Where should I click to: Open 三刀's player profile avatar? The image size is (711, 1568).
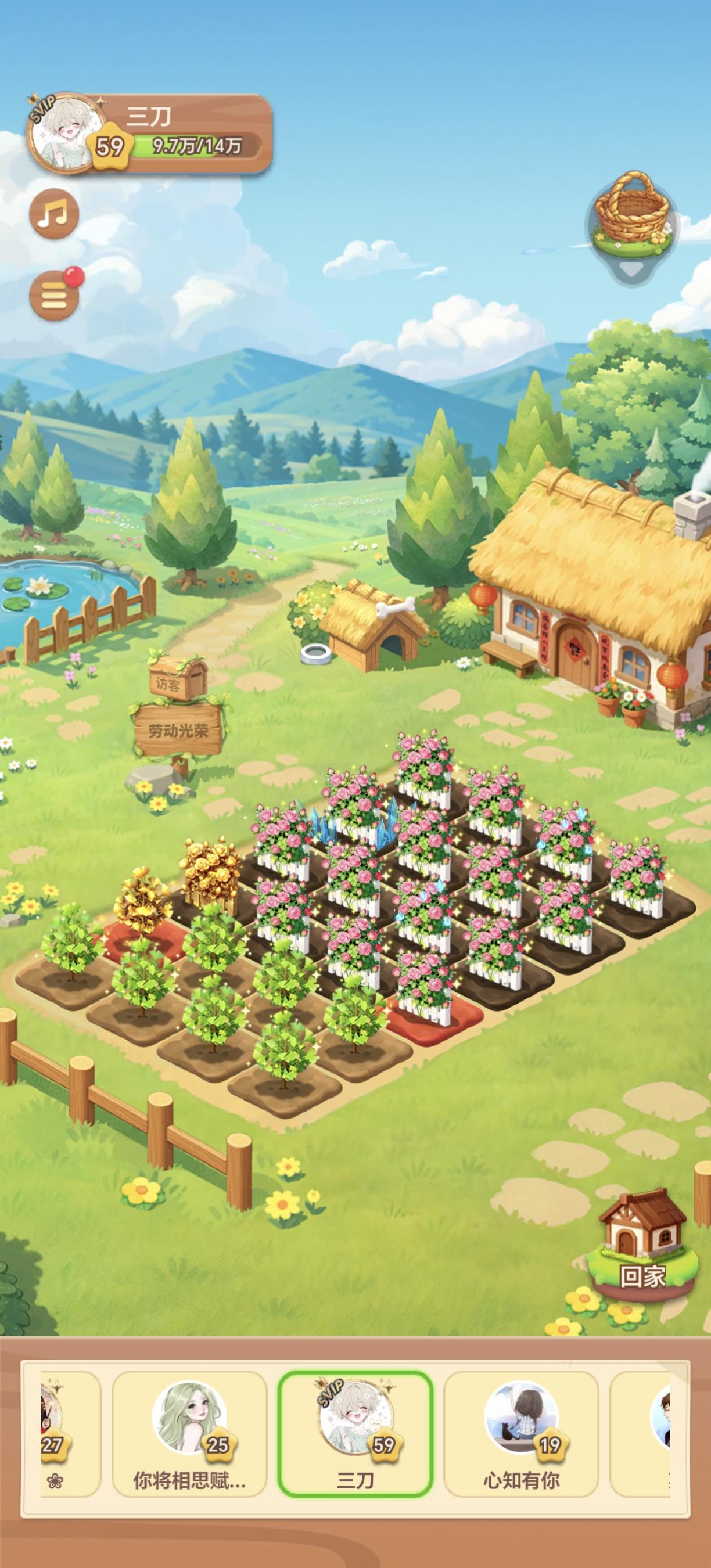(64, 134)
